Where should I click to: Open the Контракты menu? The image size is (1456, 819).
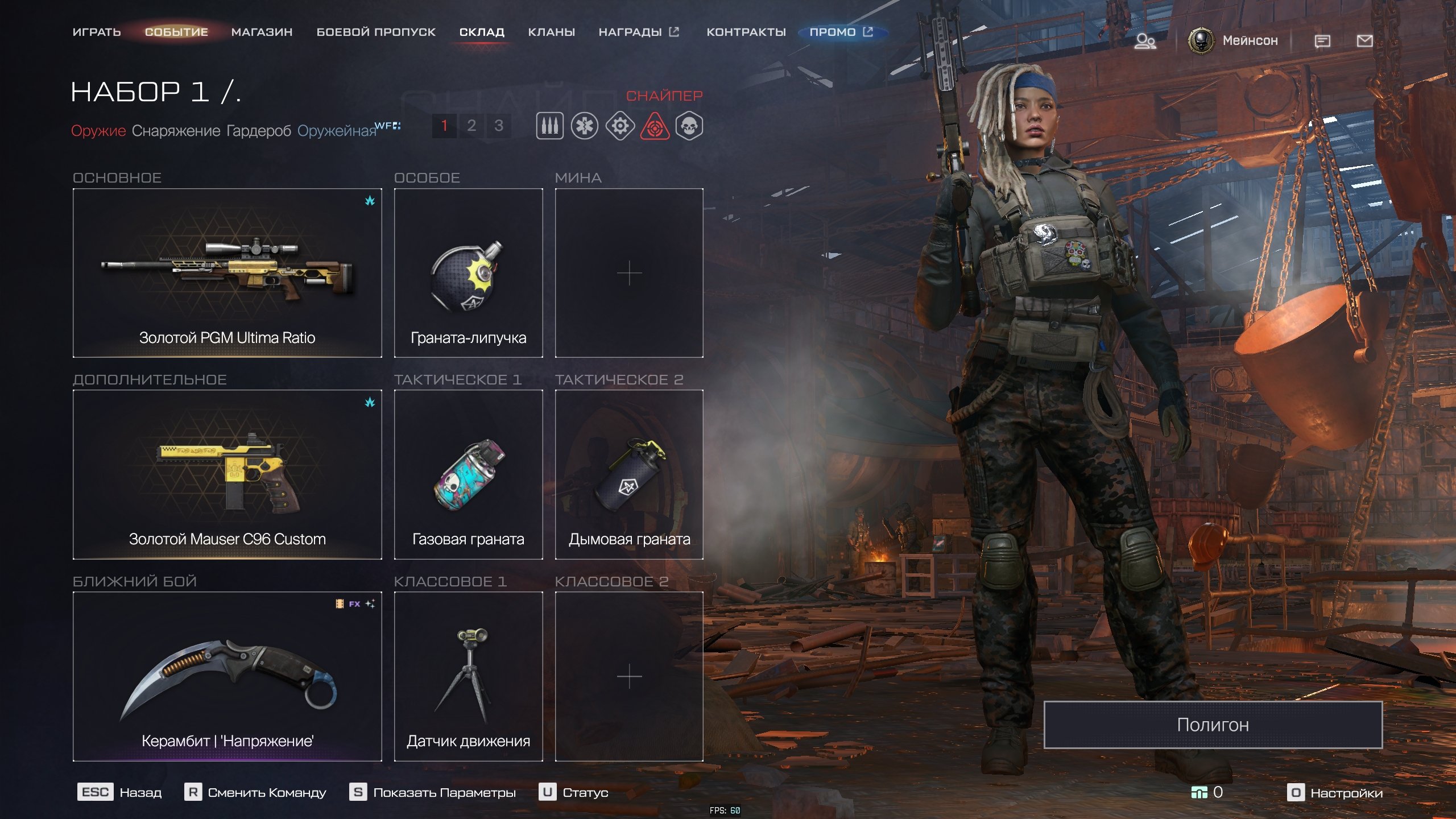(x=746, y=32)
